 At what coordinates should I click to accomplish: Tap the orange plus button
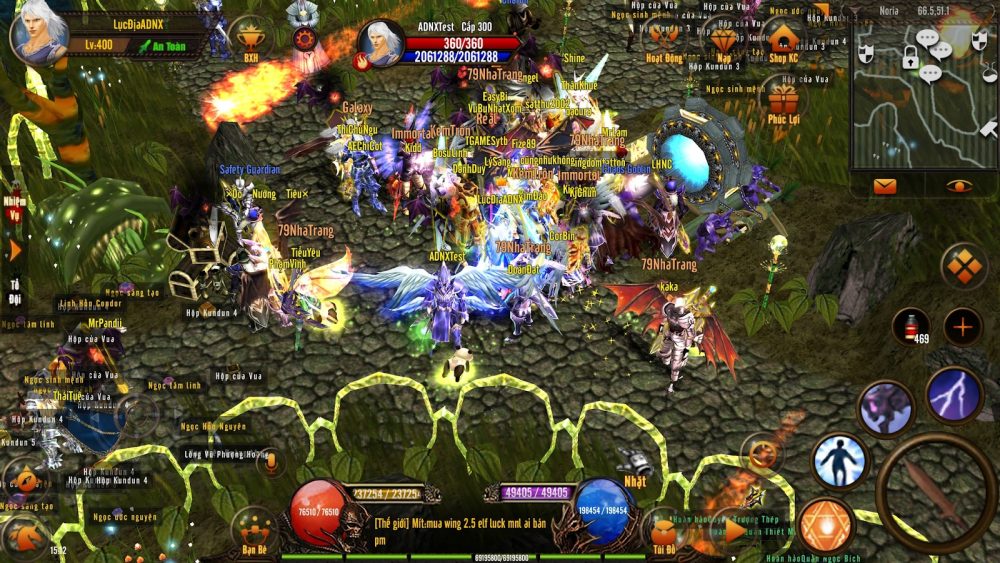click(964, 327)
